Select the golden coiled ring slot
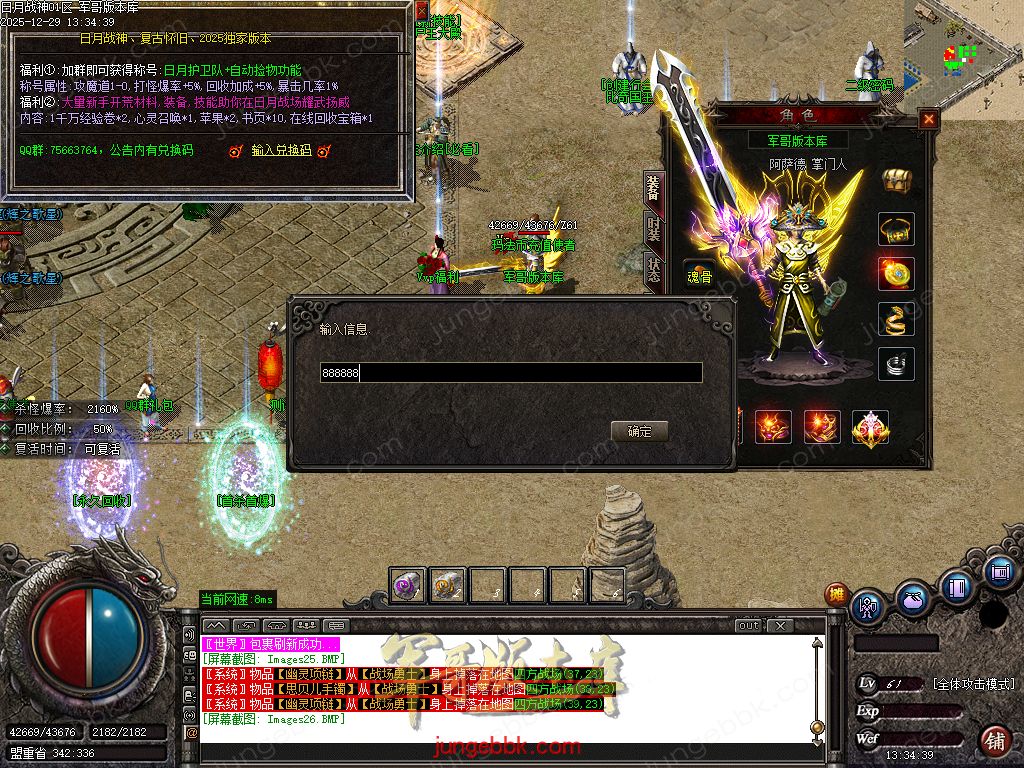 coord(896,319)
